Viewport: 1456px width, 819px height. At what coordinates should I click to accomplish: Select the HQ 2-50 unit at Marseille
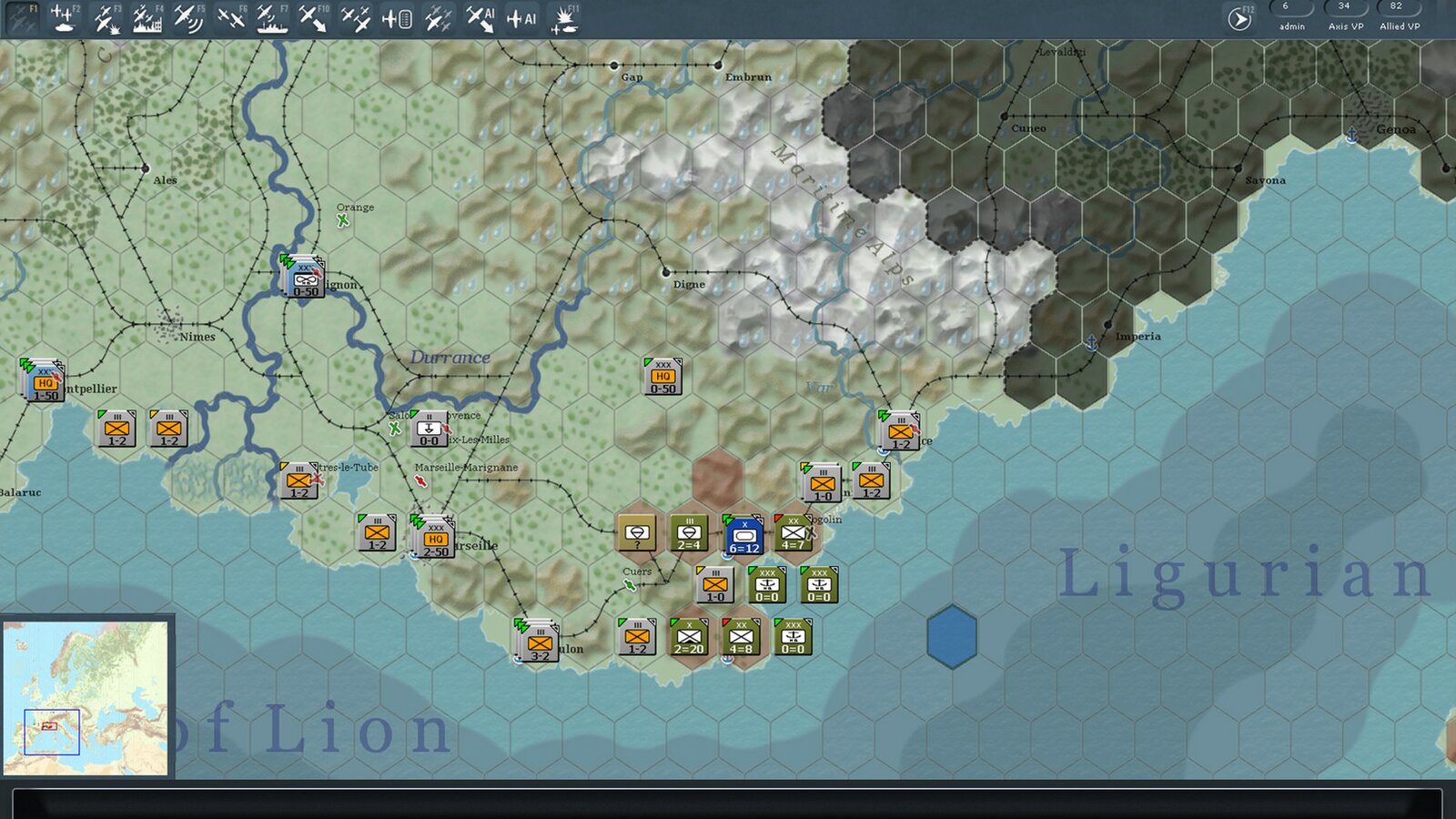click(435, 537)
